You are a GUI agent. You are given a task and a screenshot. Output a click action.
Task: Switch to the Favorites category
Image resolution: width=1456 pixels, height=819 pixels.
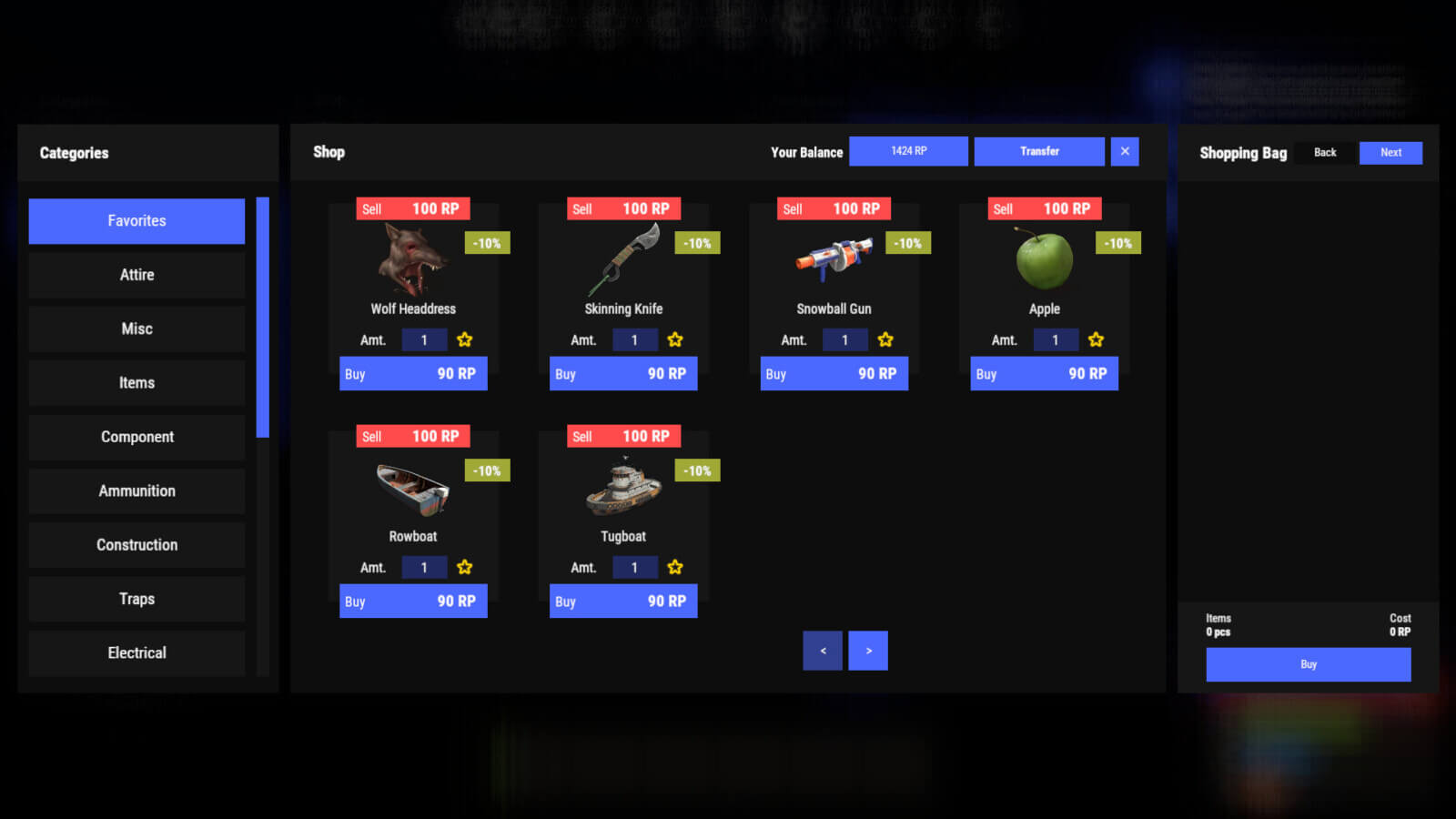click(136, 220)
